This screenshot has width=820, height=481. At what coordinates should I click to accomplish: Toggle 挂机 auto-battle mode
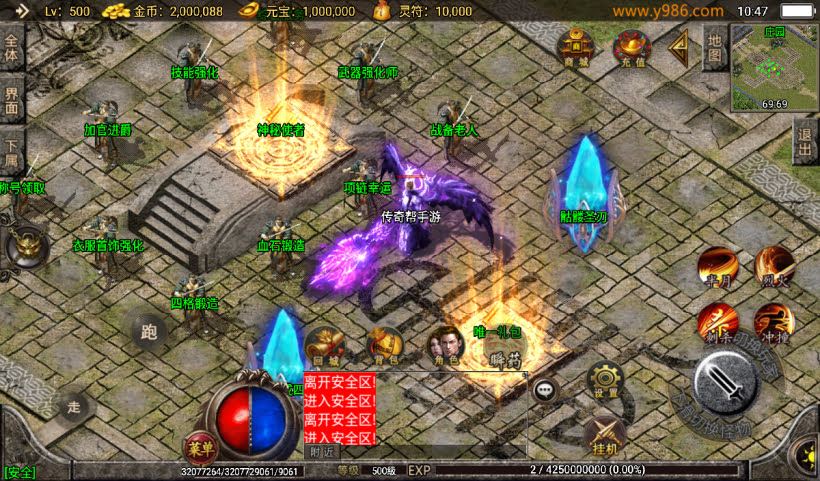point(603,437)
